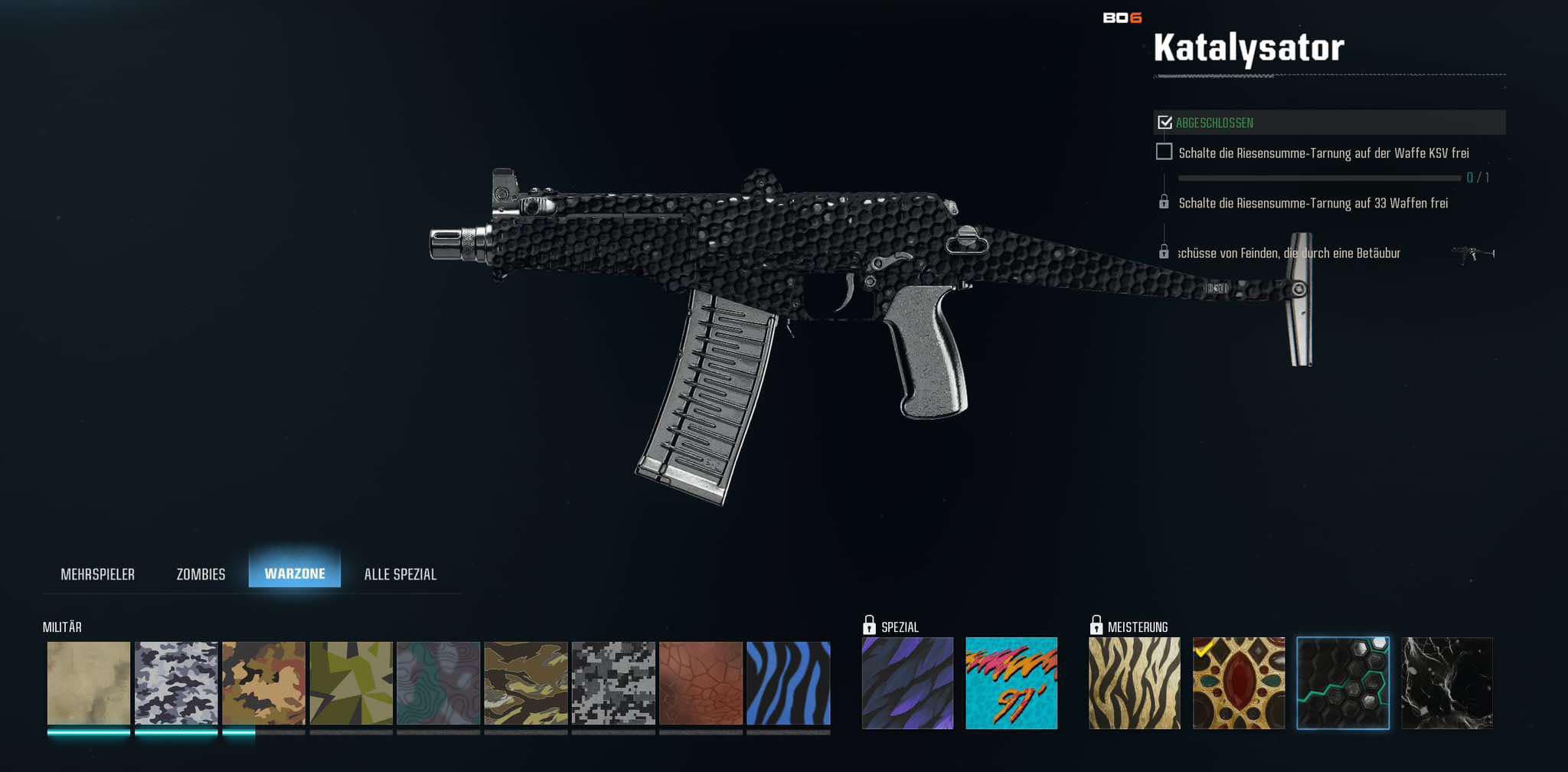The image size is (1568, 772).
Task: Select the black marble mastery camo
Action: pos(1447,683)
